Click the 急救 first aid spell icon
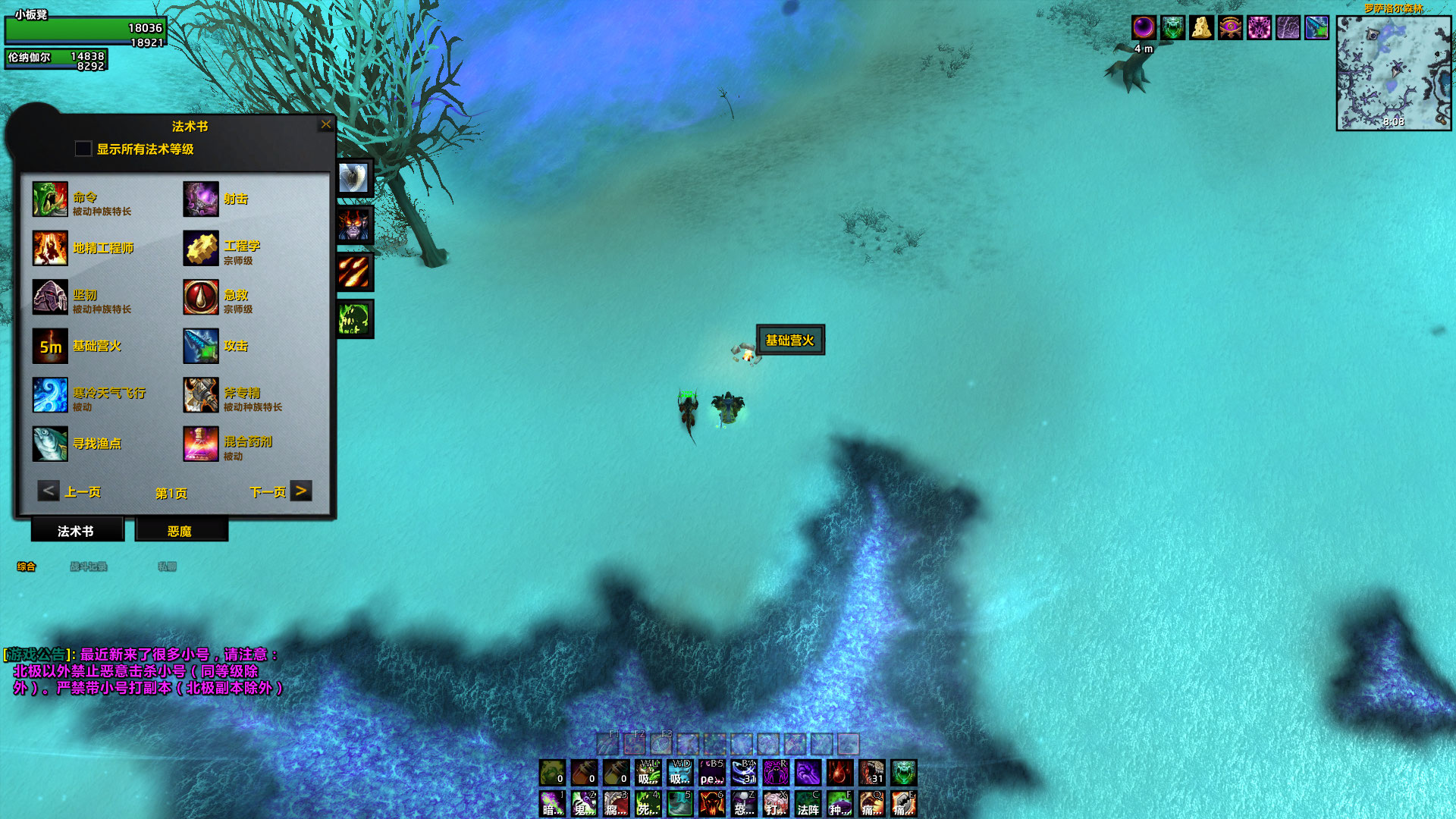The image size is (1456, 819). click(200, 297)
